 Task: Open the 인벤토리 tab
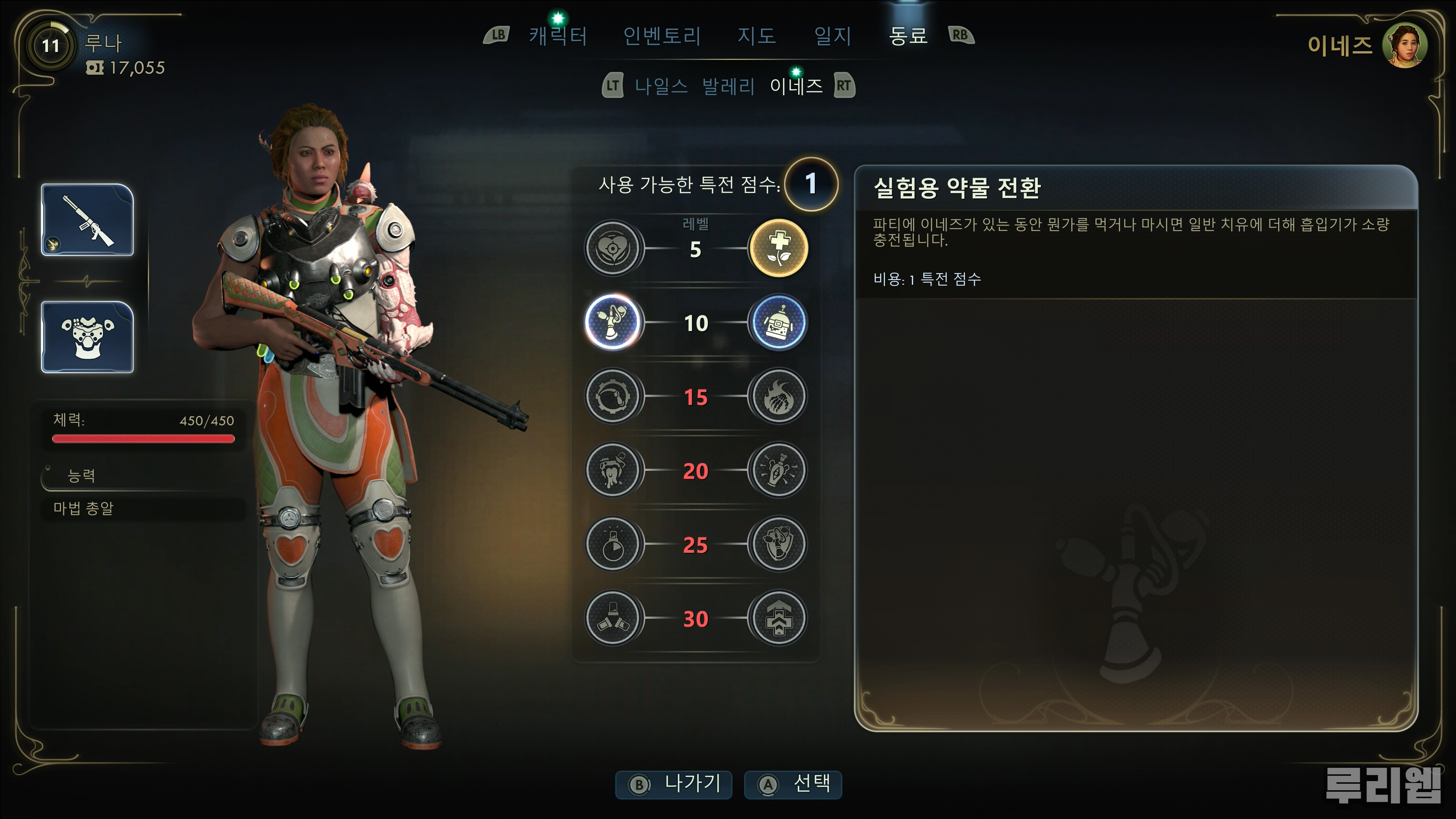662,36
